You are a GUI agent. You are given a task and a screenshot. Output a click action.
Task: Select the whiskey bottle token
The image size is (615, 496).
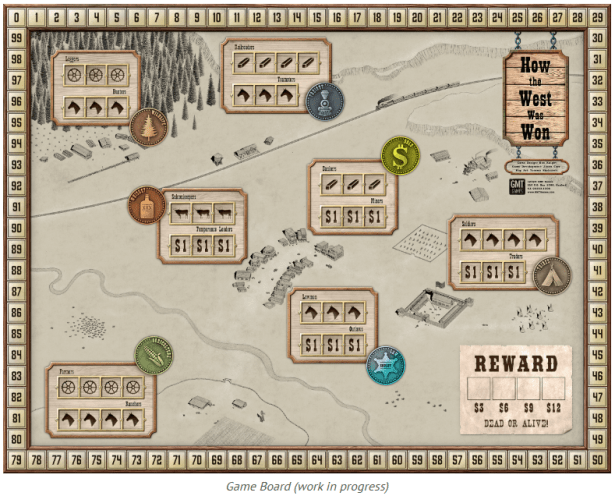(146, 206)
